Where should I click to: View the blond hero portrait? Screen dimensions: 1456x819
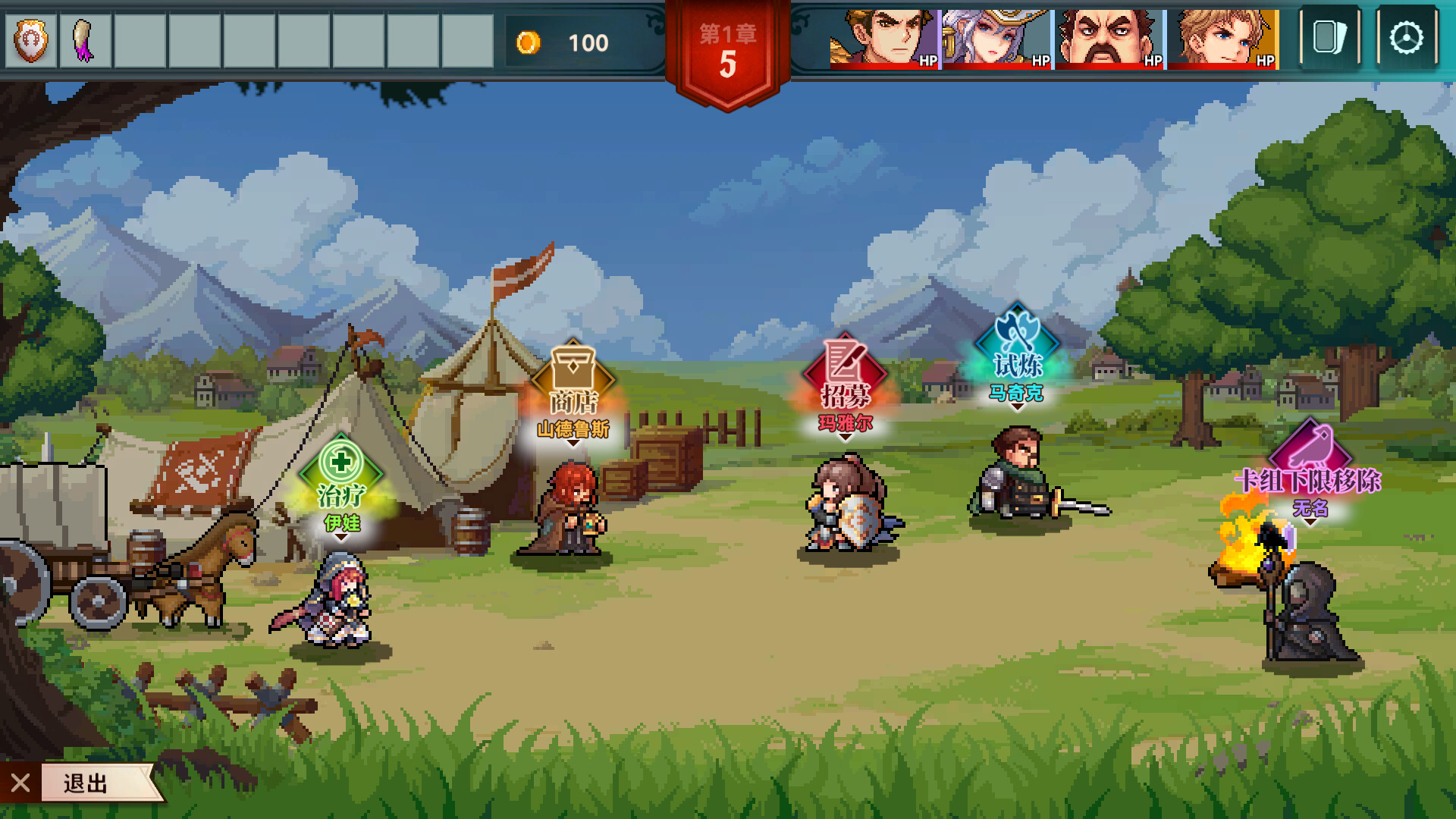click(1222, 39)
